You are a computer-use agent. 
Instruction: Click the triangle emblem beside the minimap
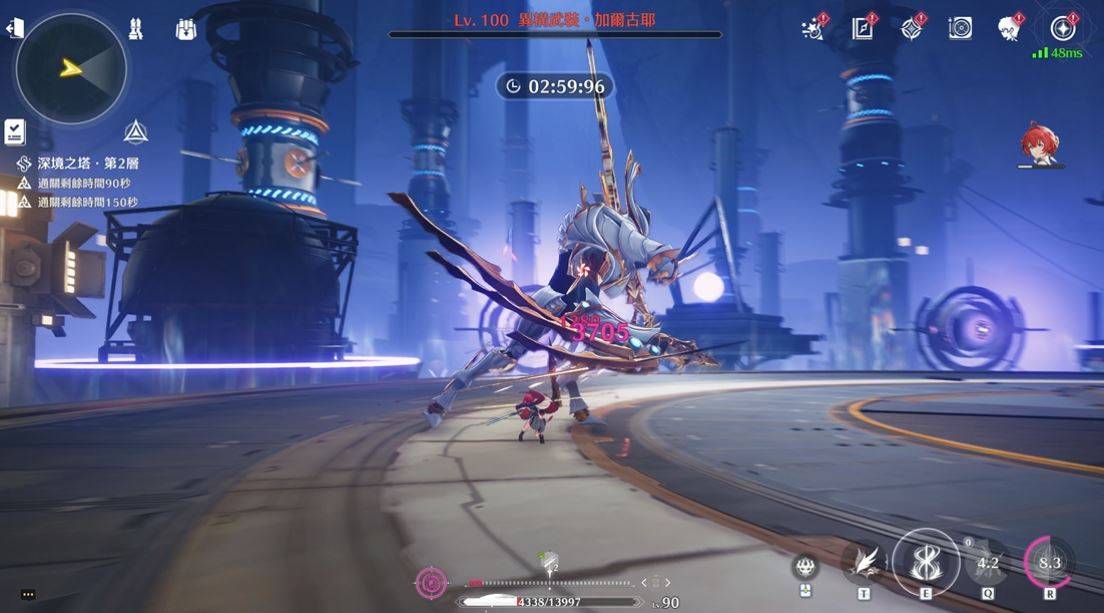(x=136, y=132)
